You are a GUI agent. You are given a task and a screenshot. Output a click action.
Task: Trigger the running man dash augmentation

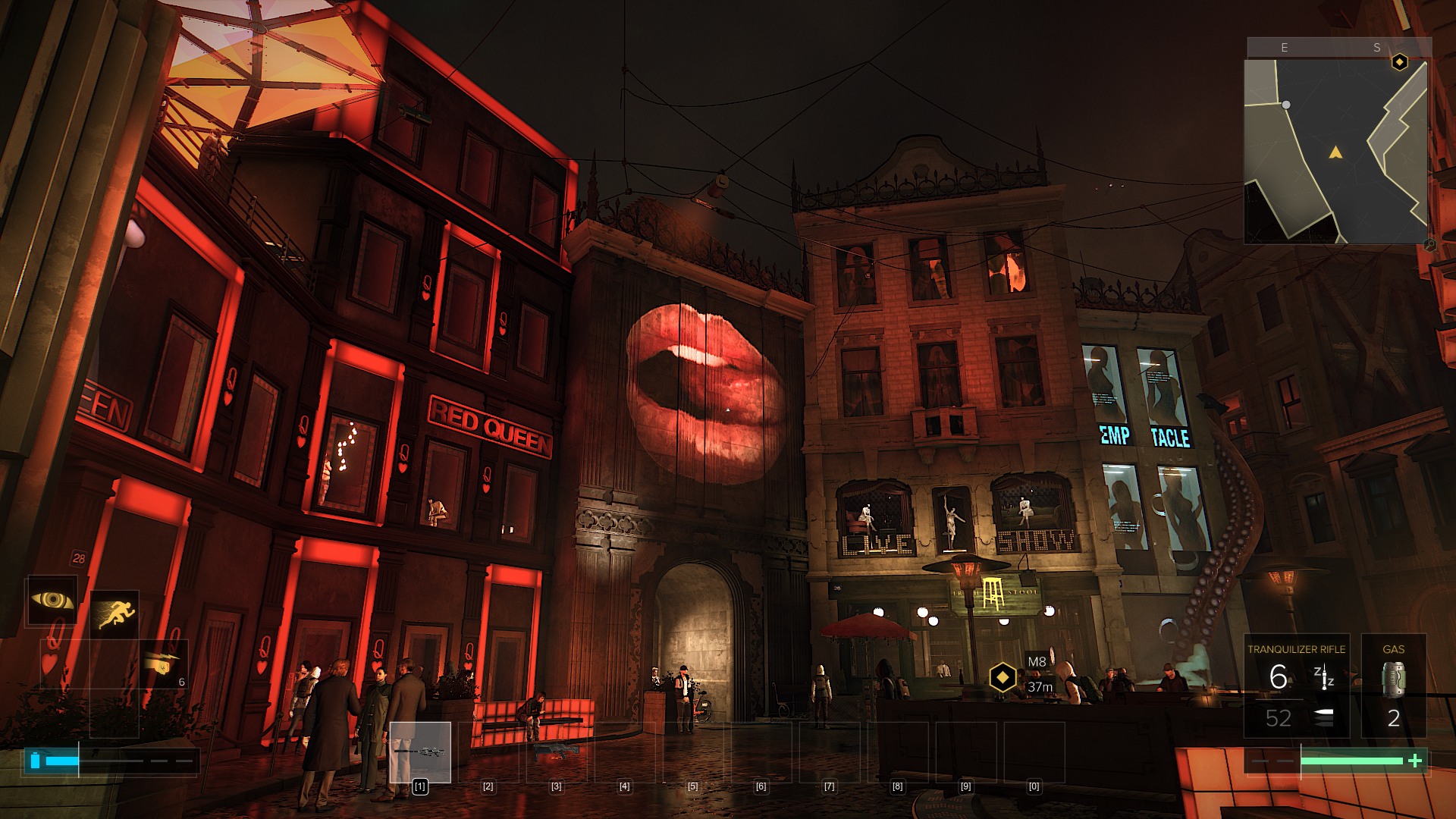pos(115,613)
